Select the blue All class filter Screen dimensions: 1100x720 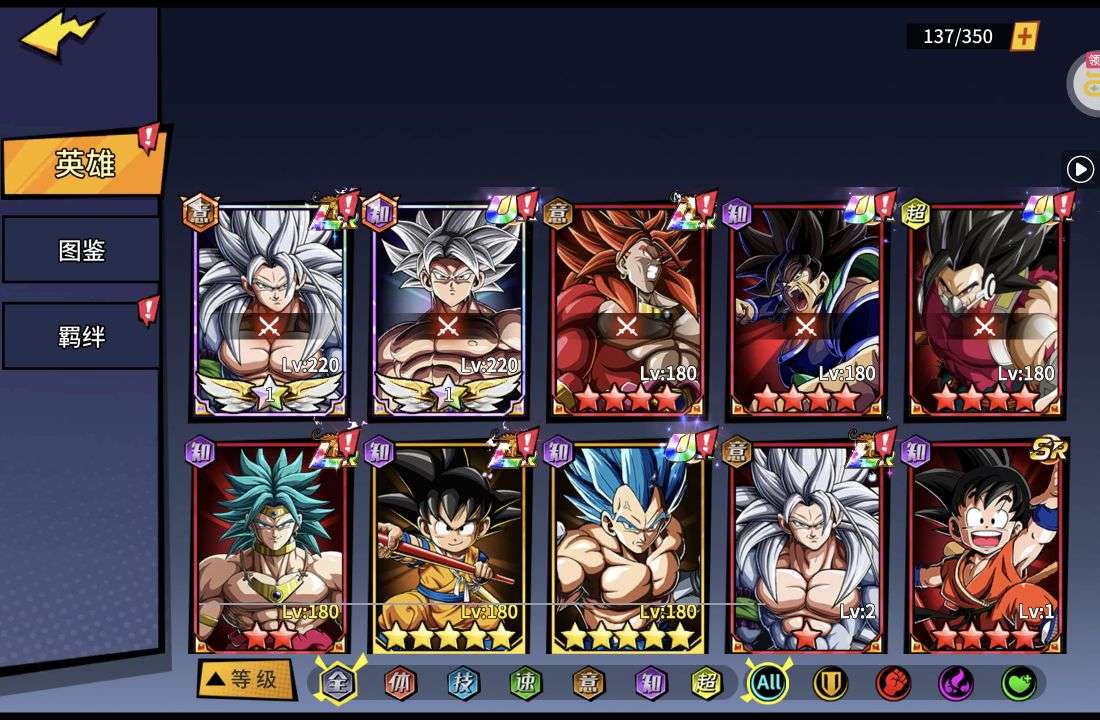(x=768, y=684)
